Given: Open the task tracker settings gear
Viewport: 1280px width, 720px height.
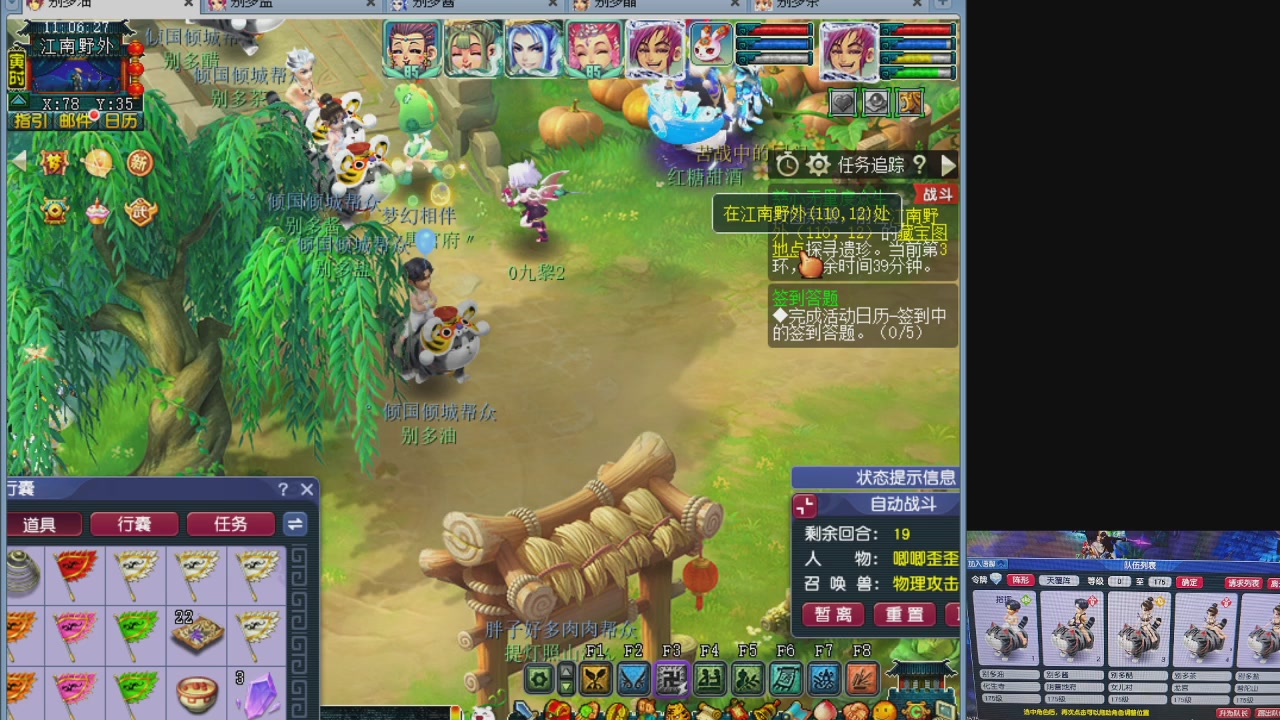Looking at the screenshot, I should click(818, 164).
